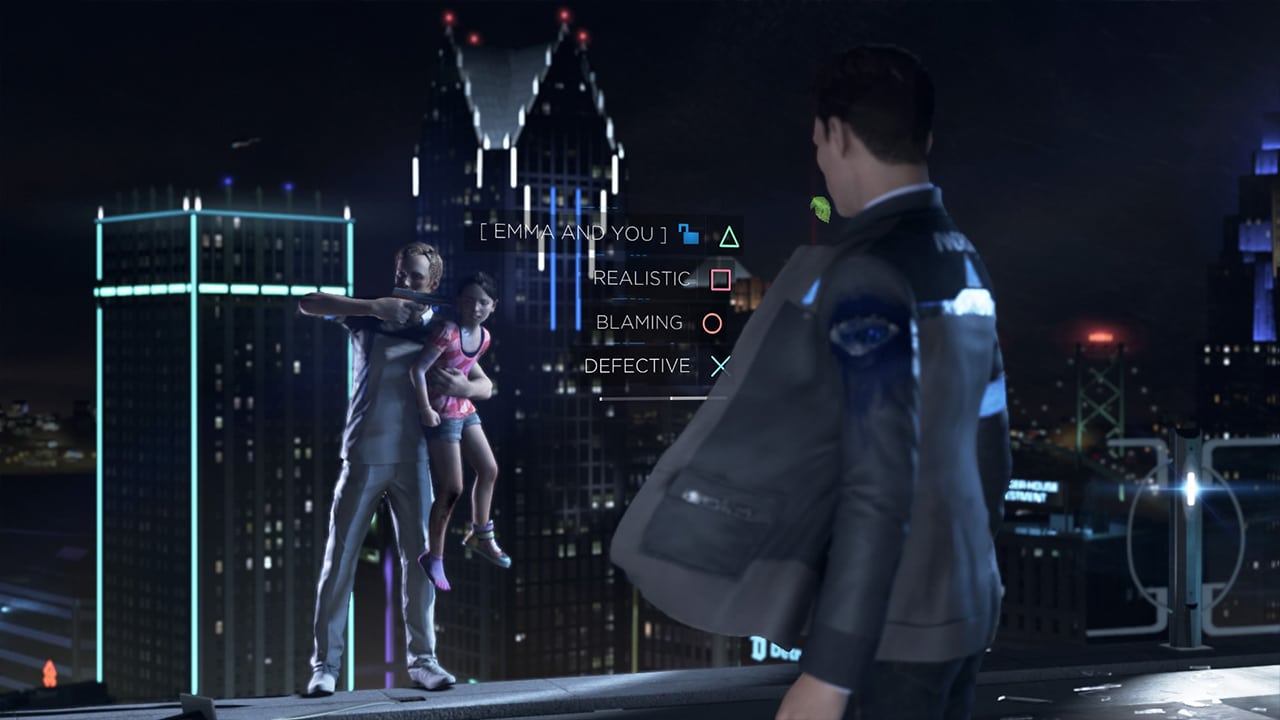Choose the "Emma and You" dialogue option
Screen dimensions: 1280x720
pyautogui.click(x=574, y=234)
